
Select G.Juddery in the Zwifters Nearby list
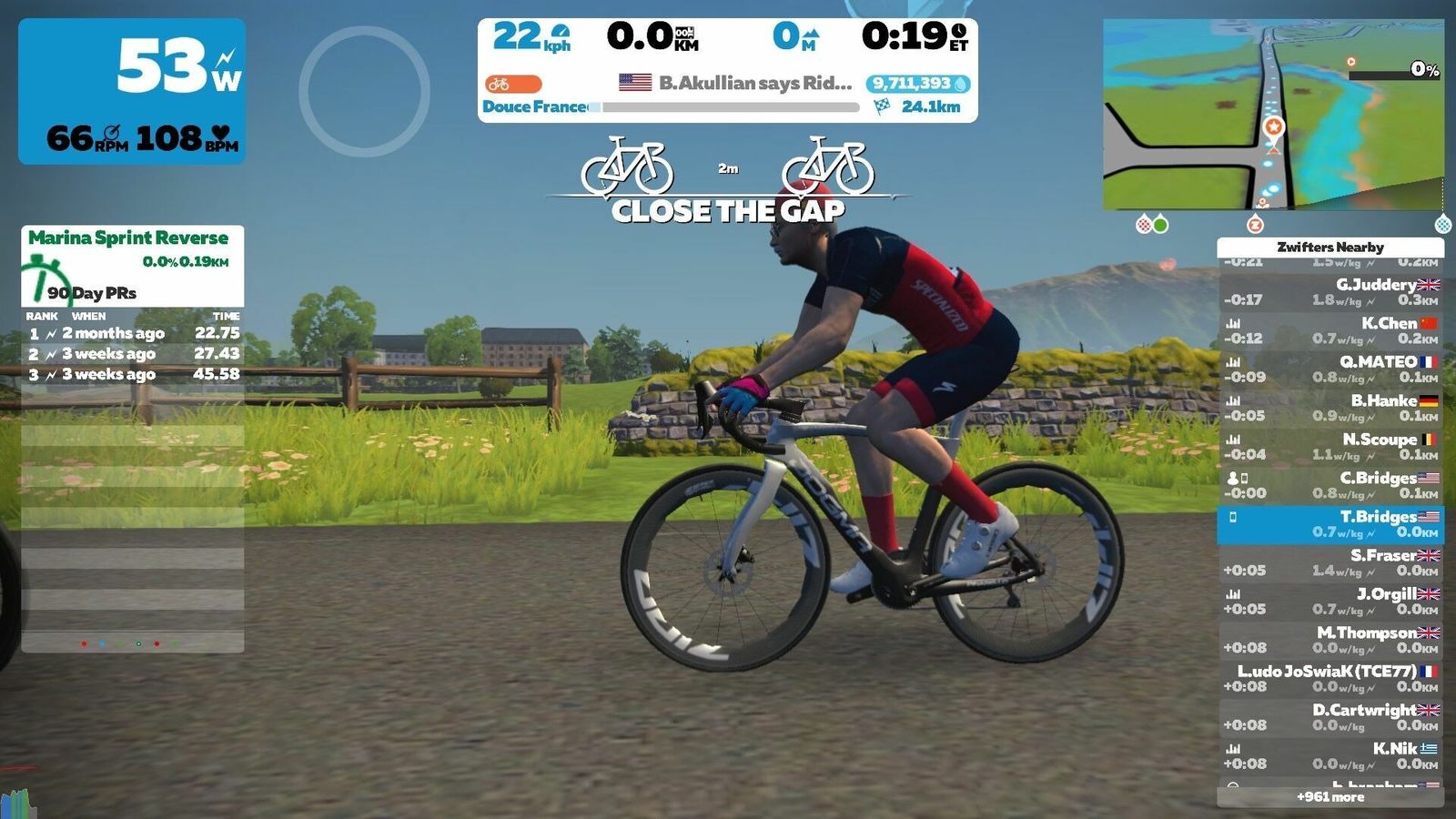[1330, 292]
